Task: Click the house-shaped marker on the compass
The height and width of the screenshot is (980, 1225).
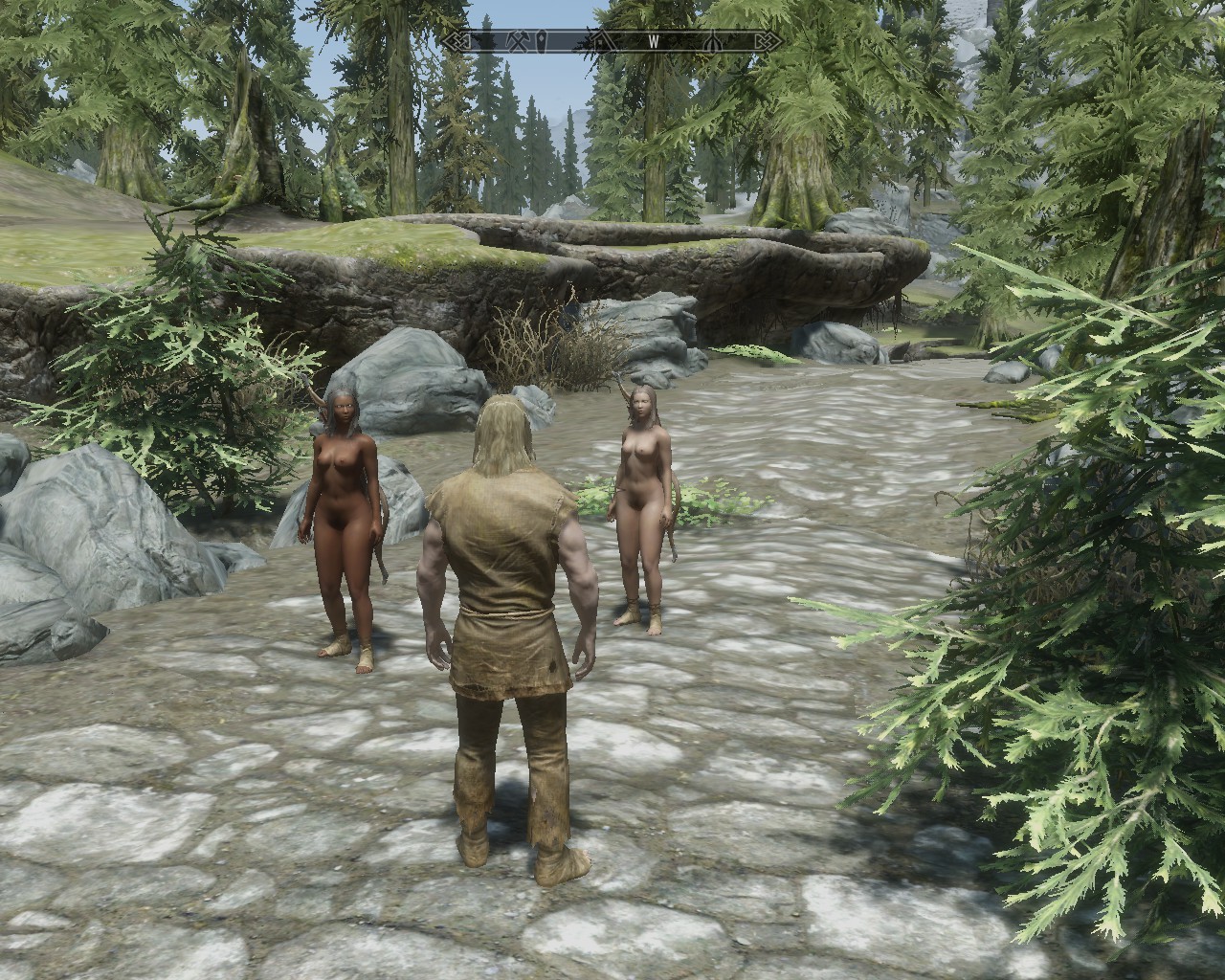Action: point(600,42)
